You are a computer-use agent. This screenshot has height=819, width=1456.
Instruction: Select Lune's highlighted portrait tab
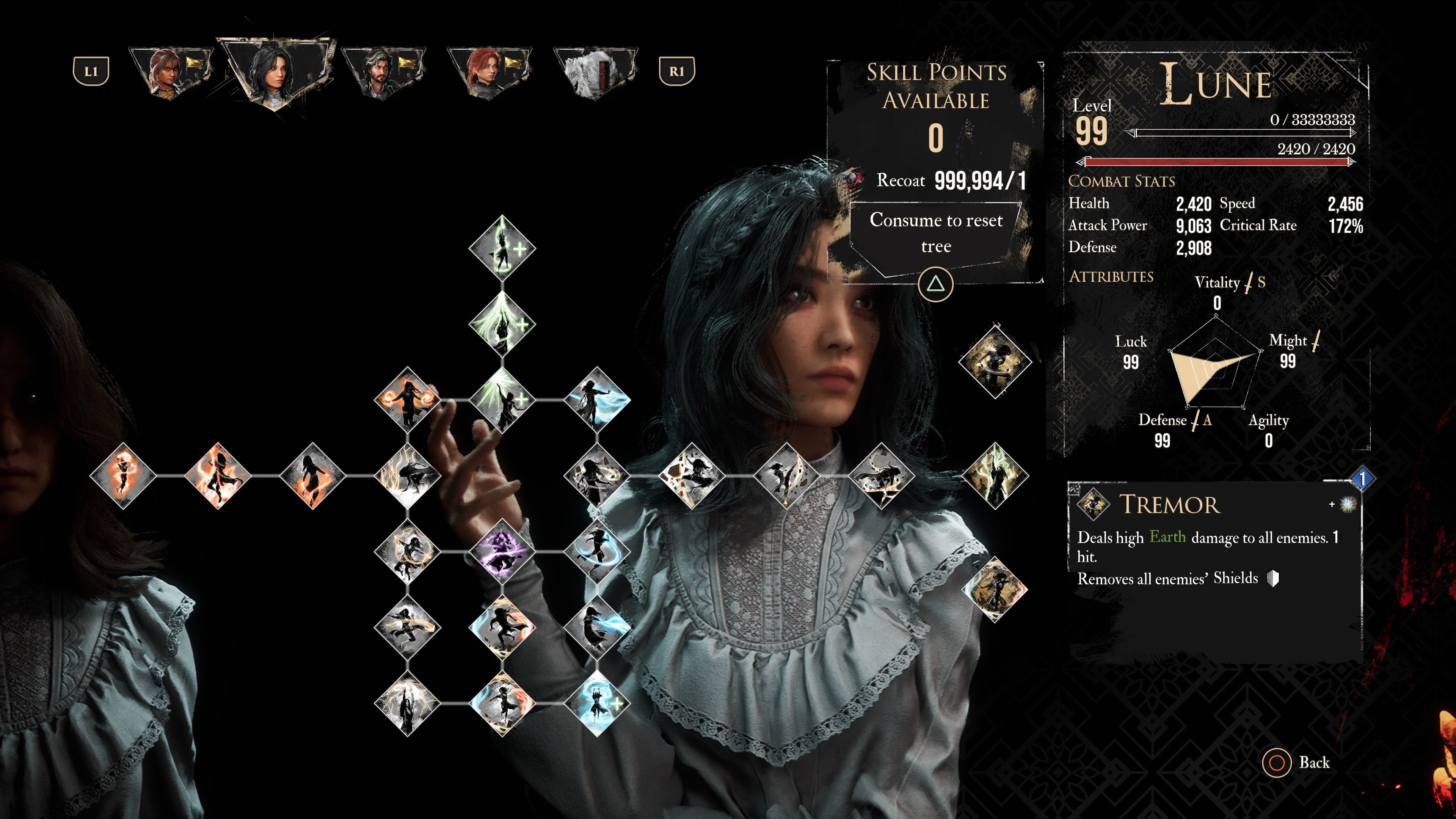(275, 72)
